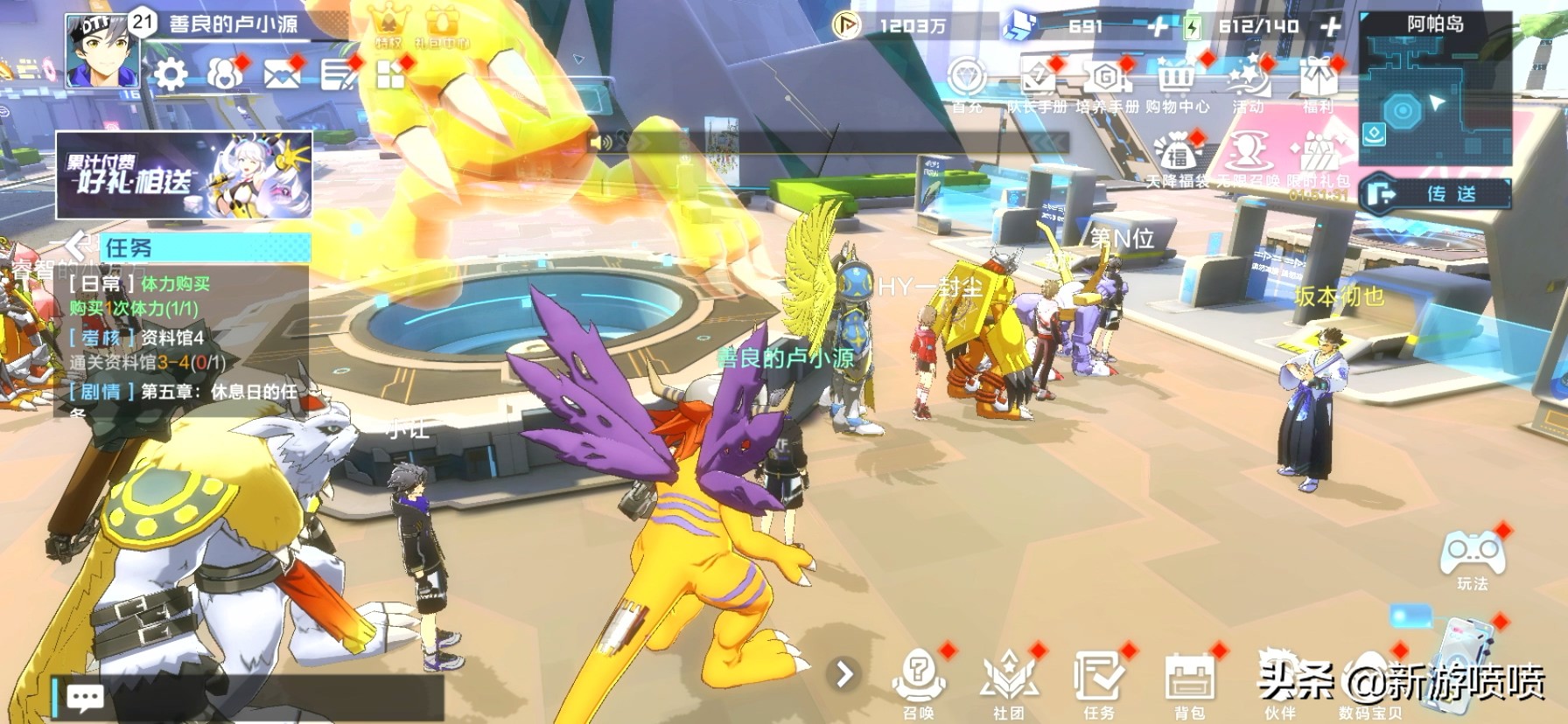
Task: Open the chat speech bubble
Action: click(85, 697)
